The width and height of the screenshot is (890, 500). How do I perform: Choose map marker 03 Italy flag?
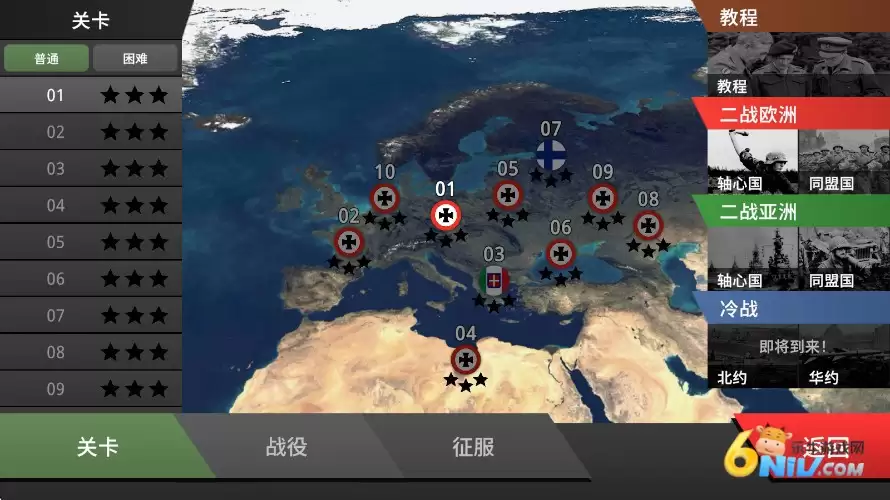point(494,280)
